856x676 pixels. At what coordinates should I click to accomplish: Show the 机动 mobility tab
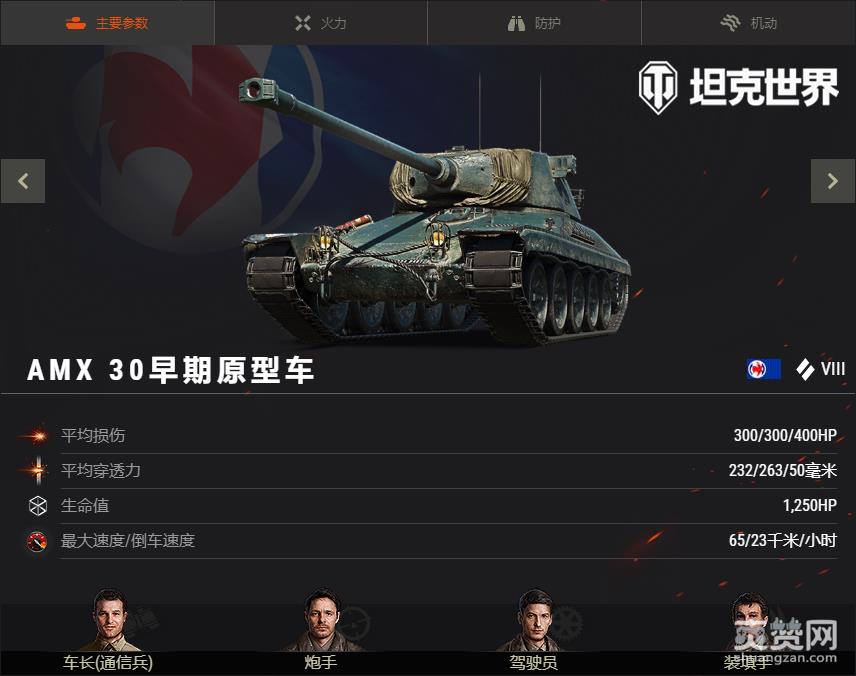point(749,23)
